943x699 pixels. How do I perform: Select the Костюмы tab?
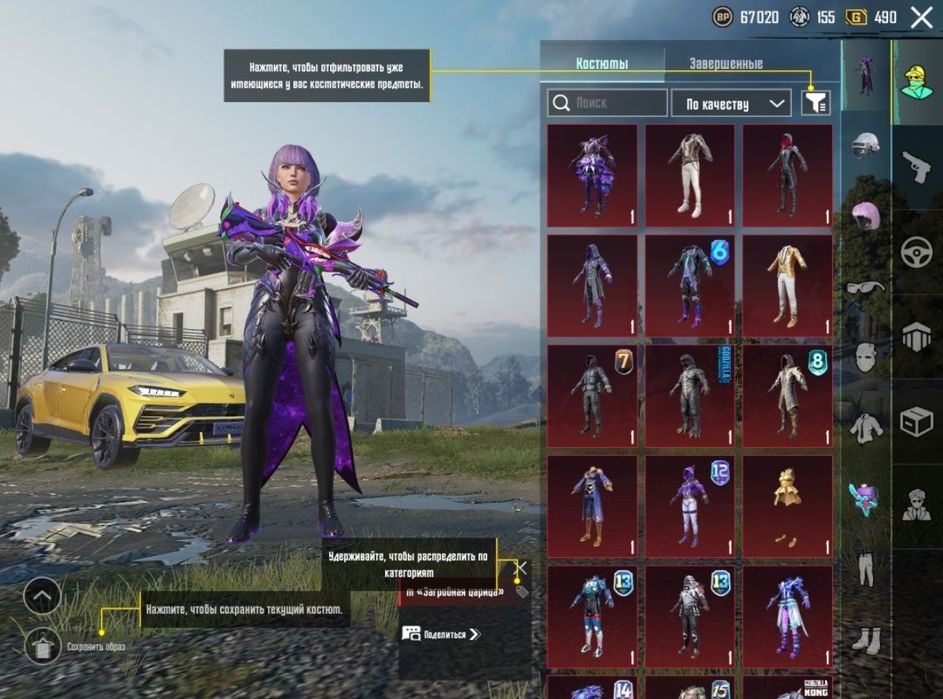click(602, 64)
